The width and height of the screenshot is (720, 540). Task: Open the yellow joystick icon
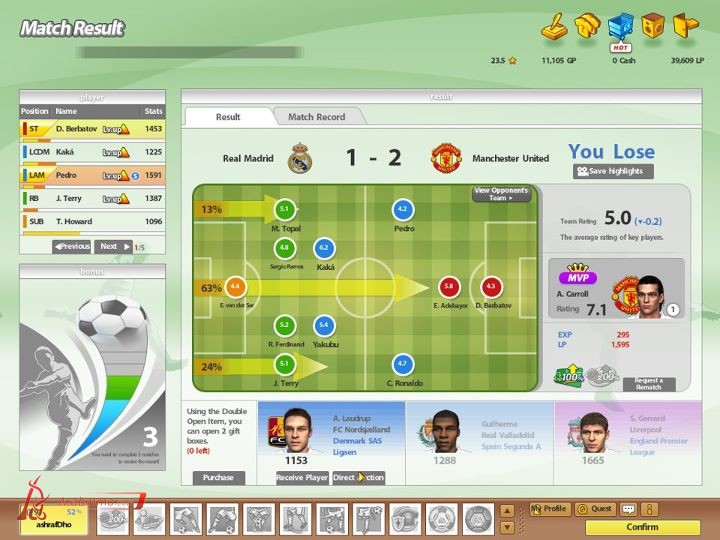pyautogui.click(x=553, y=26)
